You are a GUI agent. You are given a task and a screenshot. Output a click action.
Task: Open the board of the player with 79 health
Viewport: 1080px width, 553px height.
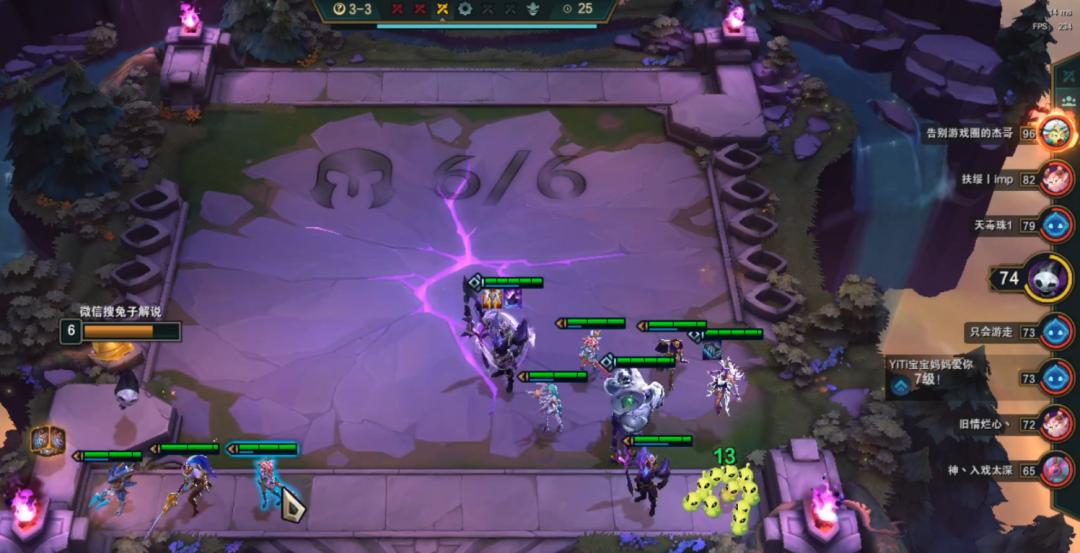coord(1055,225)
